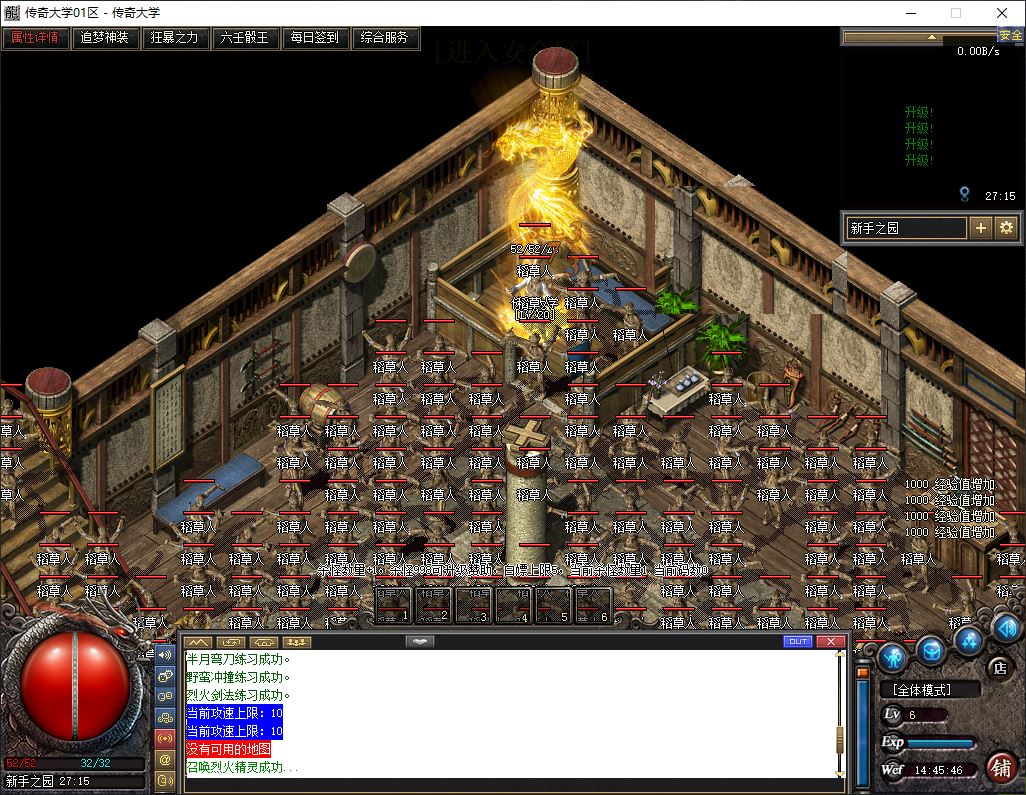Close the chat panel with red X
Screen dimensions: 1026x795
click(829, 641)
